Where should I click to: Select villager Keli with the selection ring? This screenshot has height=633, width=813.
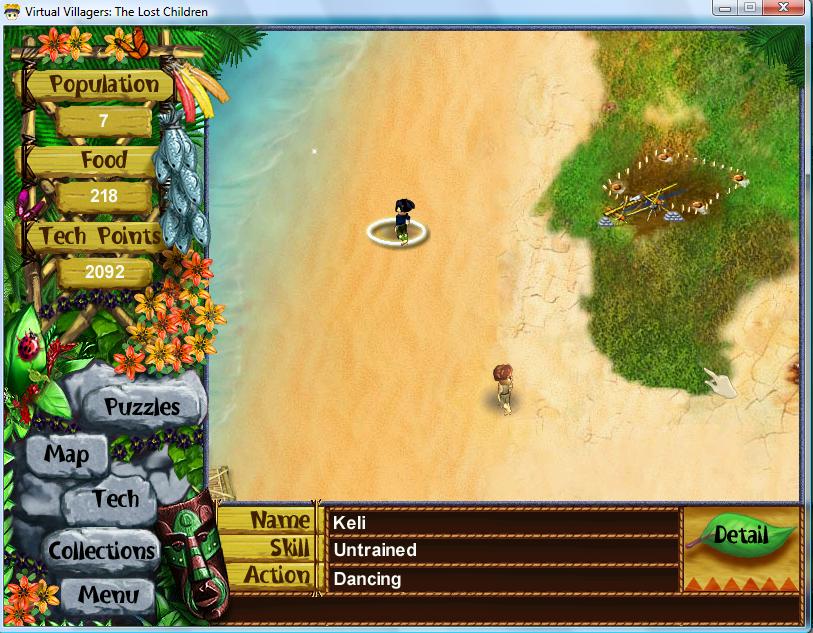tap(401, 222)
